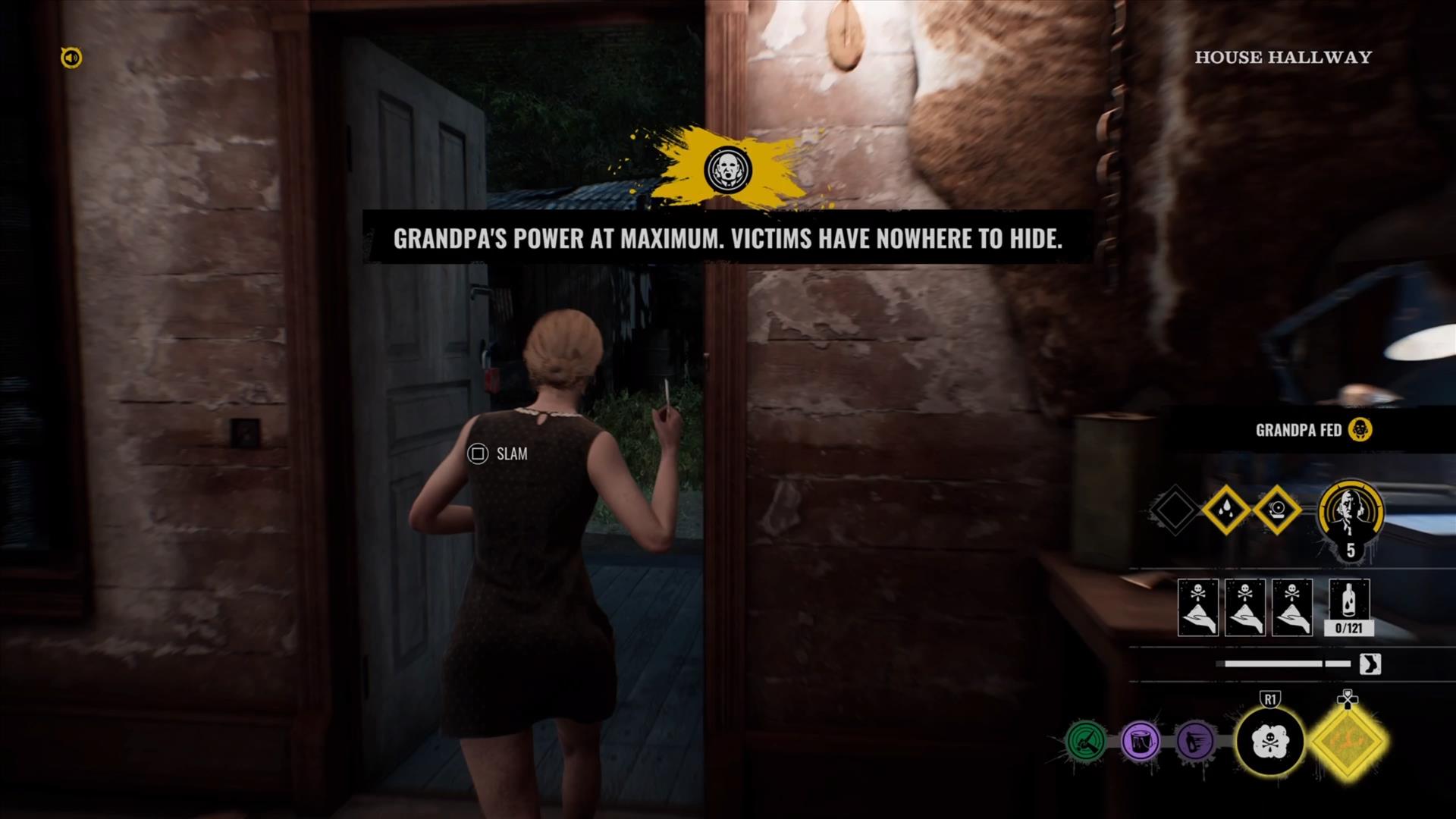1456x819 pixels.
Task: Open Grandpa's level 5 portrait
Action: pos(1351,516)
